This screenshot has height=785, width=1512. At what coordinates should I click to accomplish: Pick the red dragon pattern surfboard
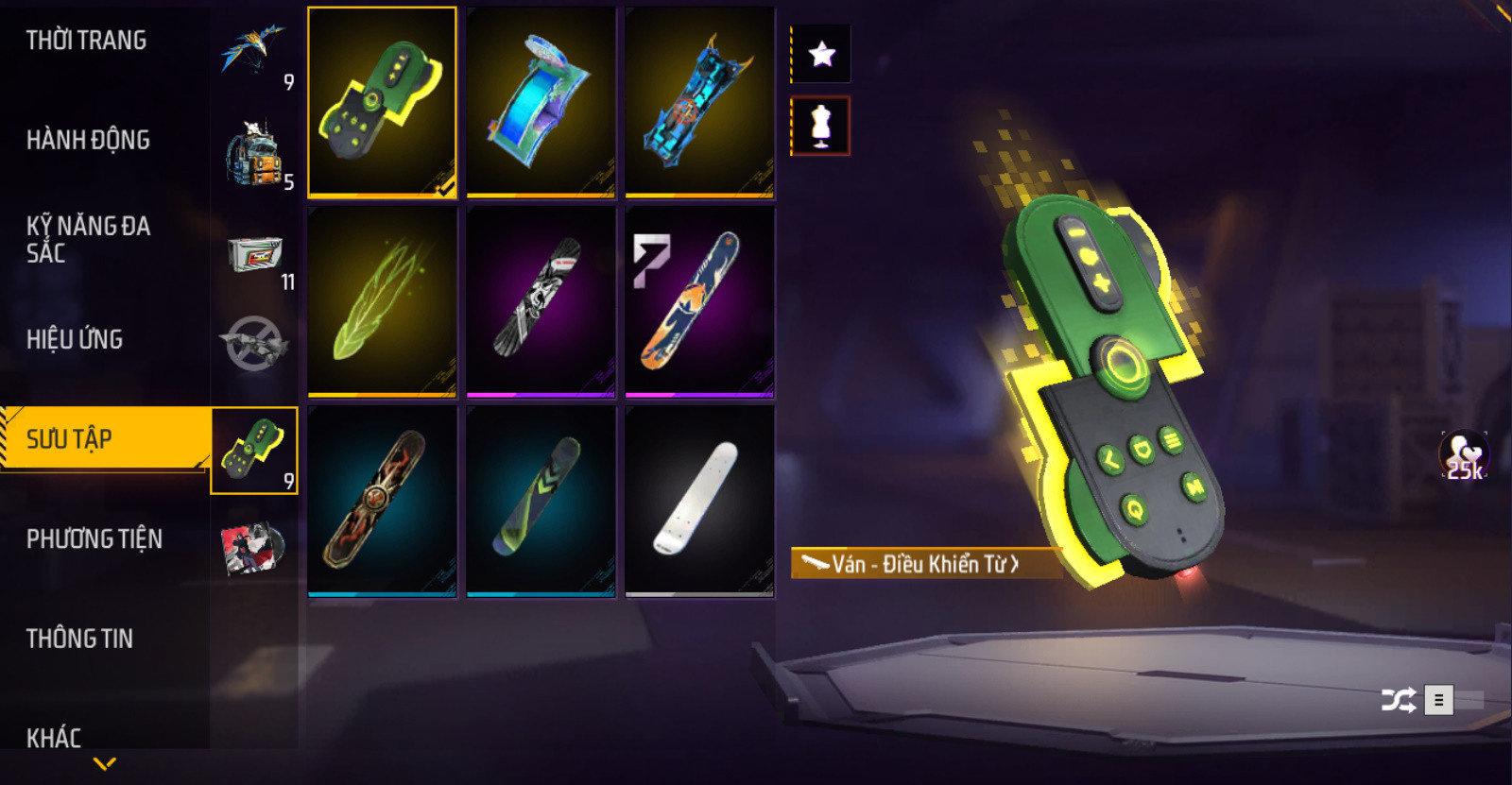coord(382,501)
